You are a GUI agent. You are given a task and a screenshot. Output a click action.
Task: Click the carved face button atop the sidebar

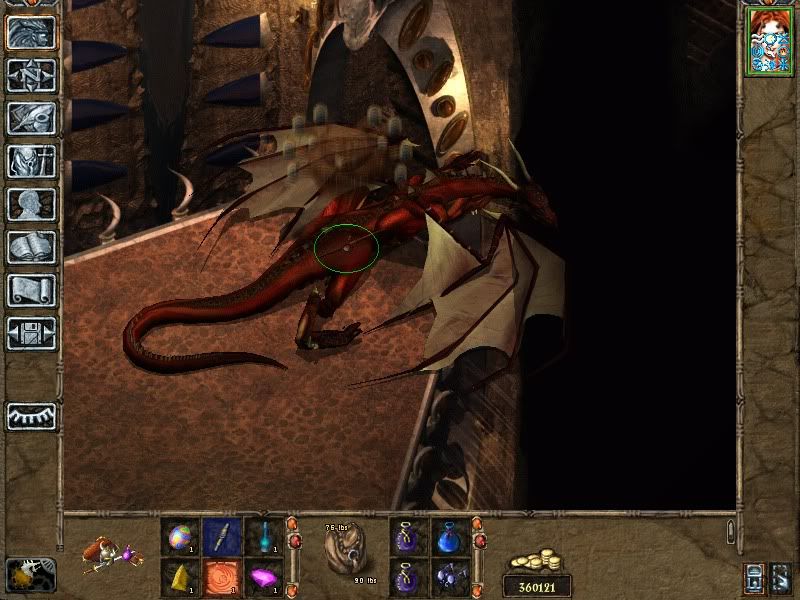[x=31, y=32]
